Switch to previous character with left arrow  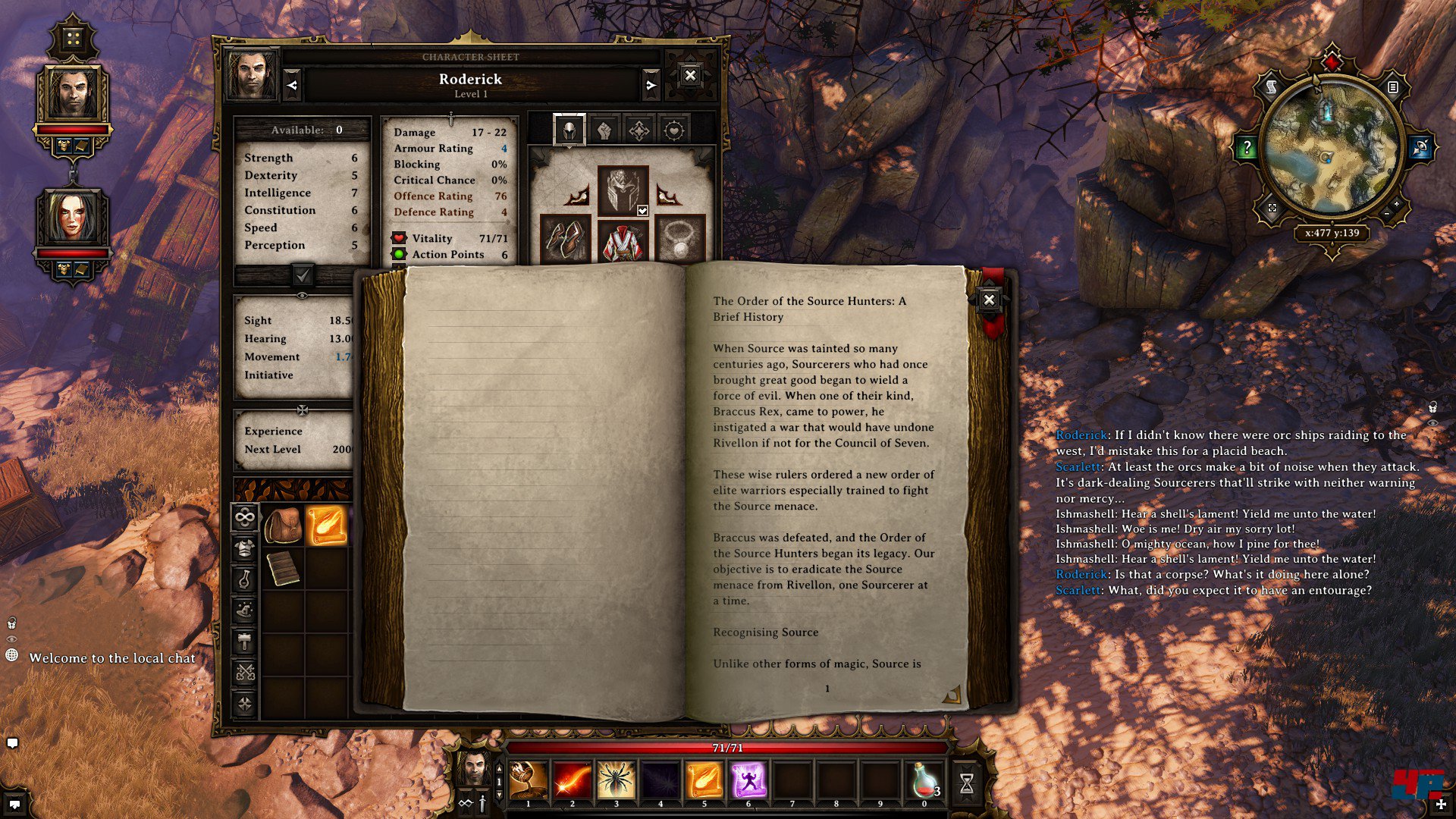point(293,86)
